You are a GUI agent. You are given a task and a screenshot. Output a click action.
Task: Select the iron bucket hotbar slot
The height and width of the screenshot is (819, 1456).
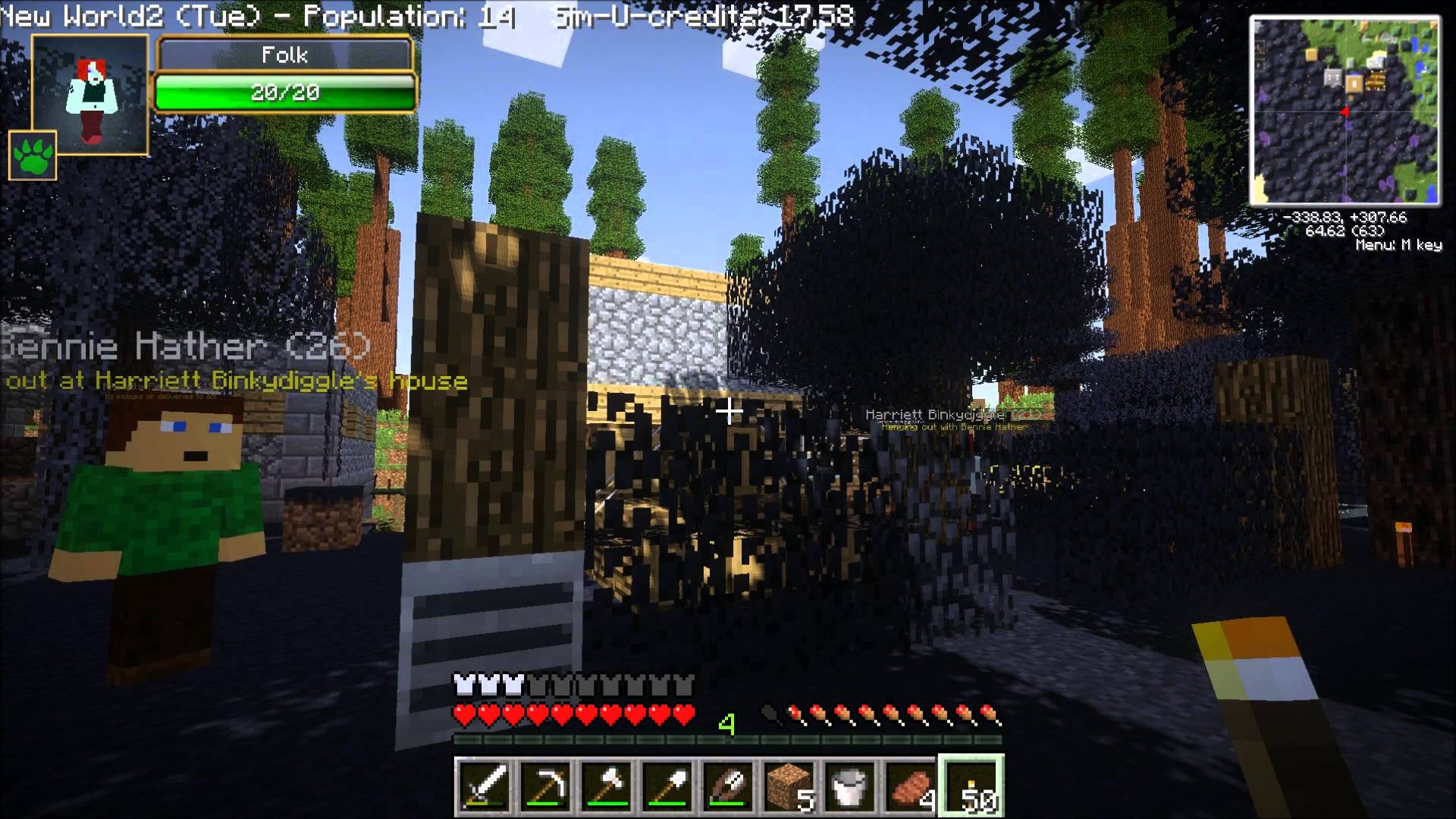click(x=849, y=786)
